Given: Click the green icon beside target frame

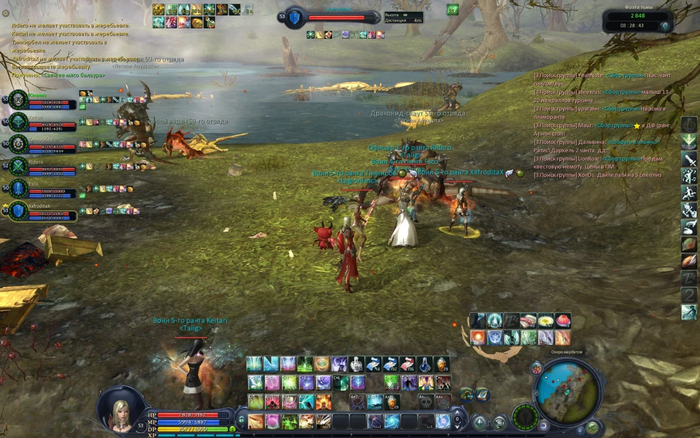Looking at the screenshot, I should tap(452, 10).
